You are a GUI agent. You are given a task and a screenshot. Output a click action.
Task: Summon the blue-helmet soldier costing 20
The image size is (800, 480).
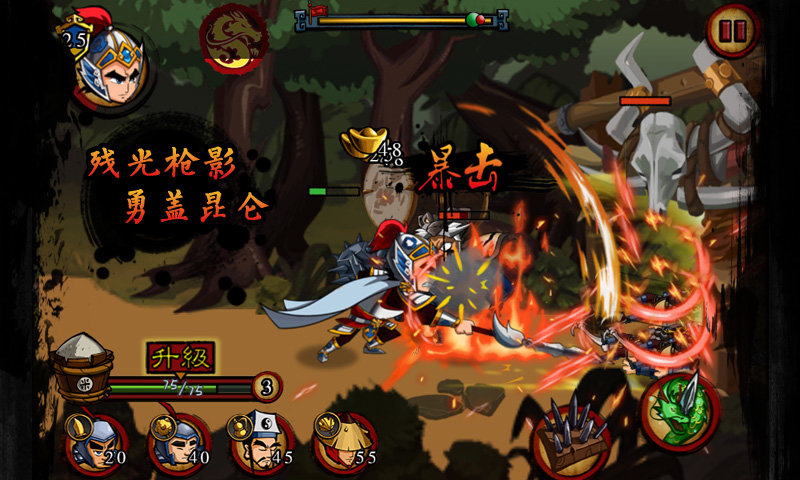(x=96, y=443)
